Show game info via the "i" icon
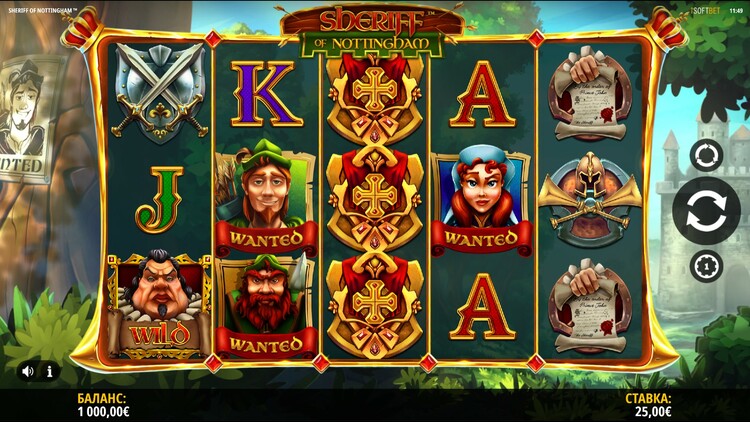 [49, 371]
